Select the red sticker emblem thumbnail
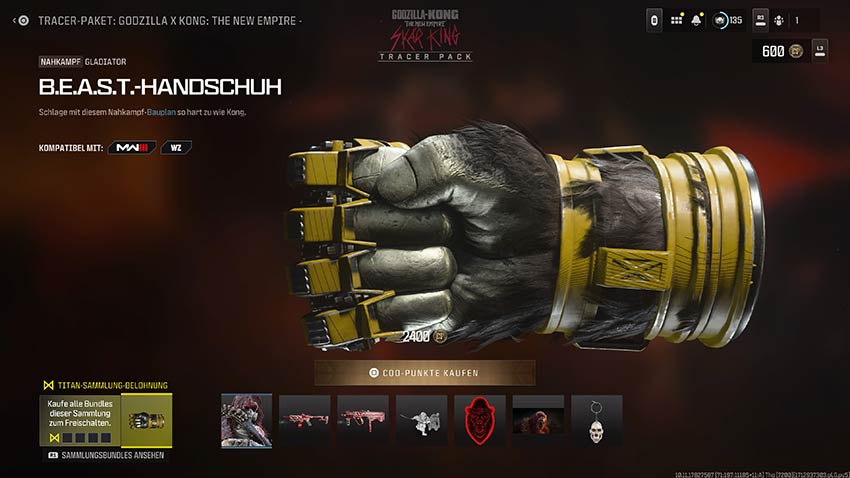 [480, 420]
